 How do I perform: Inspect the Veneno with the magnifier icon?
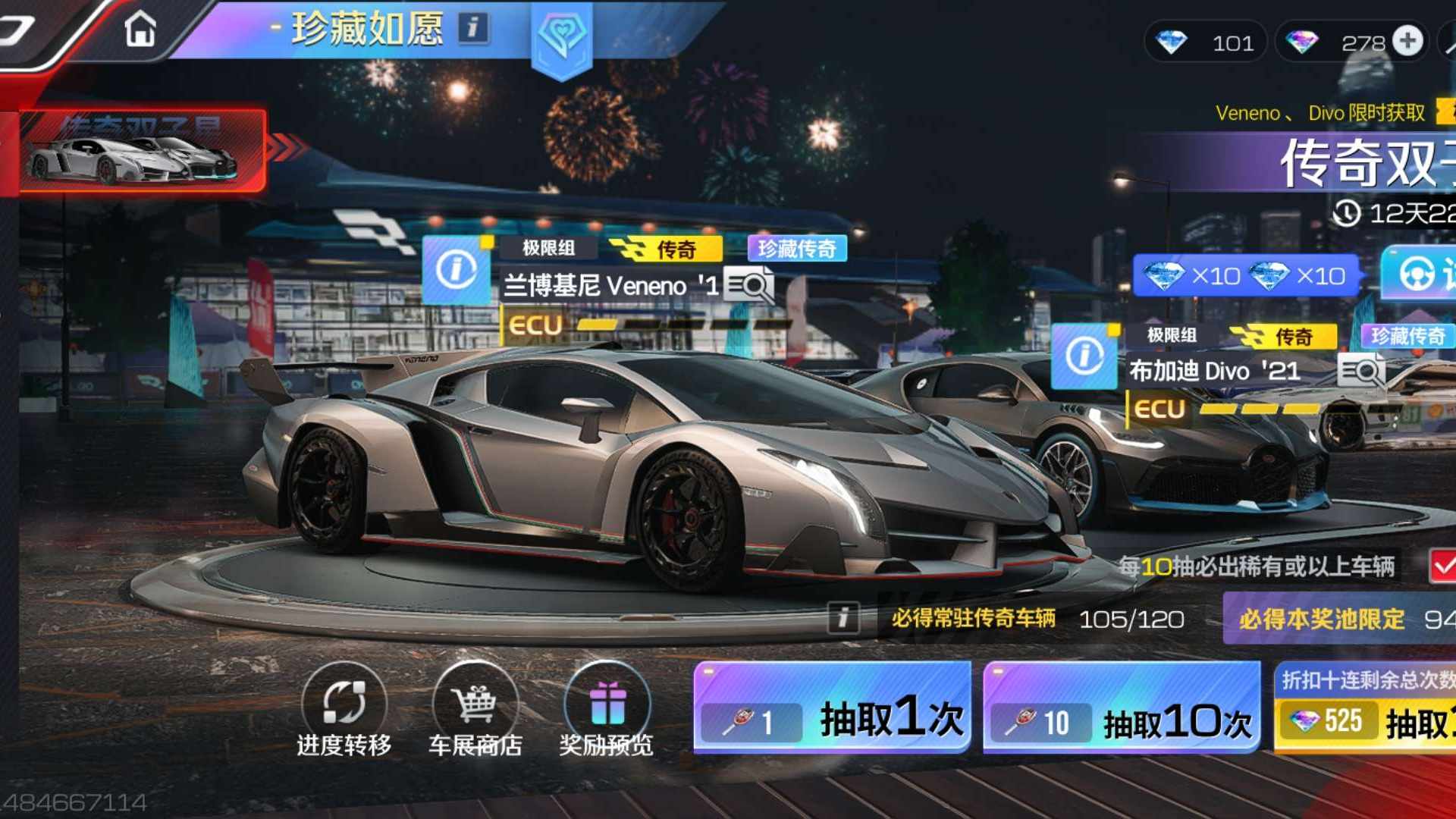click(x=748, y=286)
